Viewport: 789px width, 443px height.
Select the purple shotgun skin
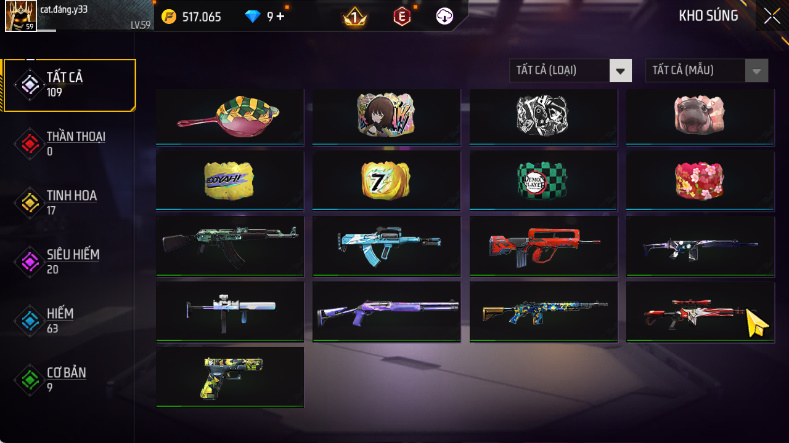pyautogui.click(x=386, y=311)
